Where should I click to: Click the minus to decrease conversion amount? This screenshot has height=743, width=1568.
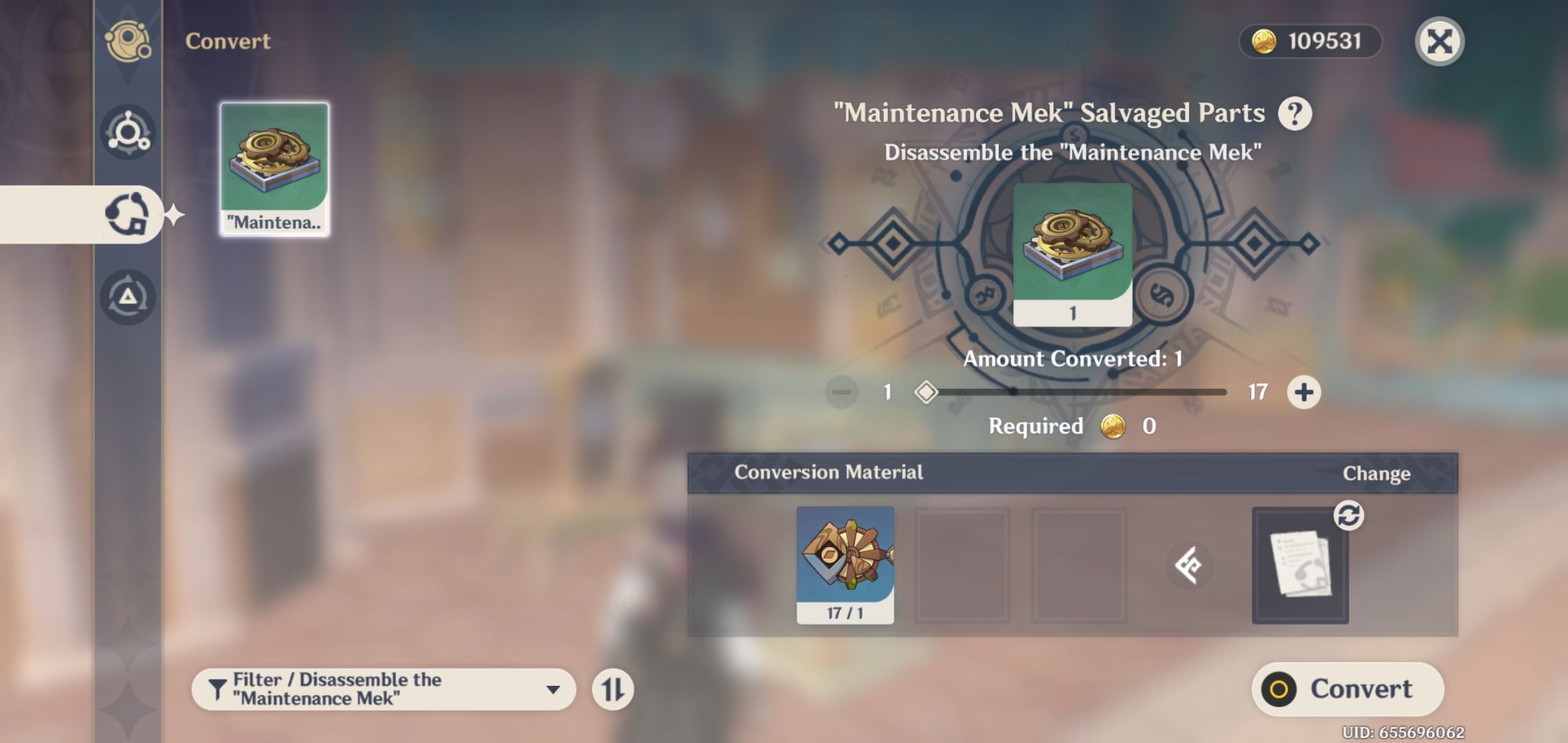pos(839,391)
